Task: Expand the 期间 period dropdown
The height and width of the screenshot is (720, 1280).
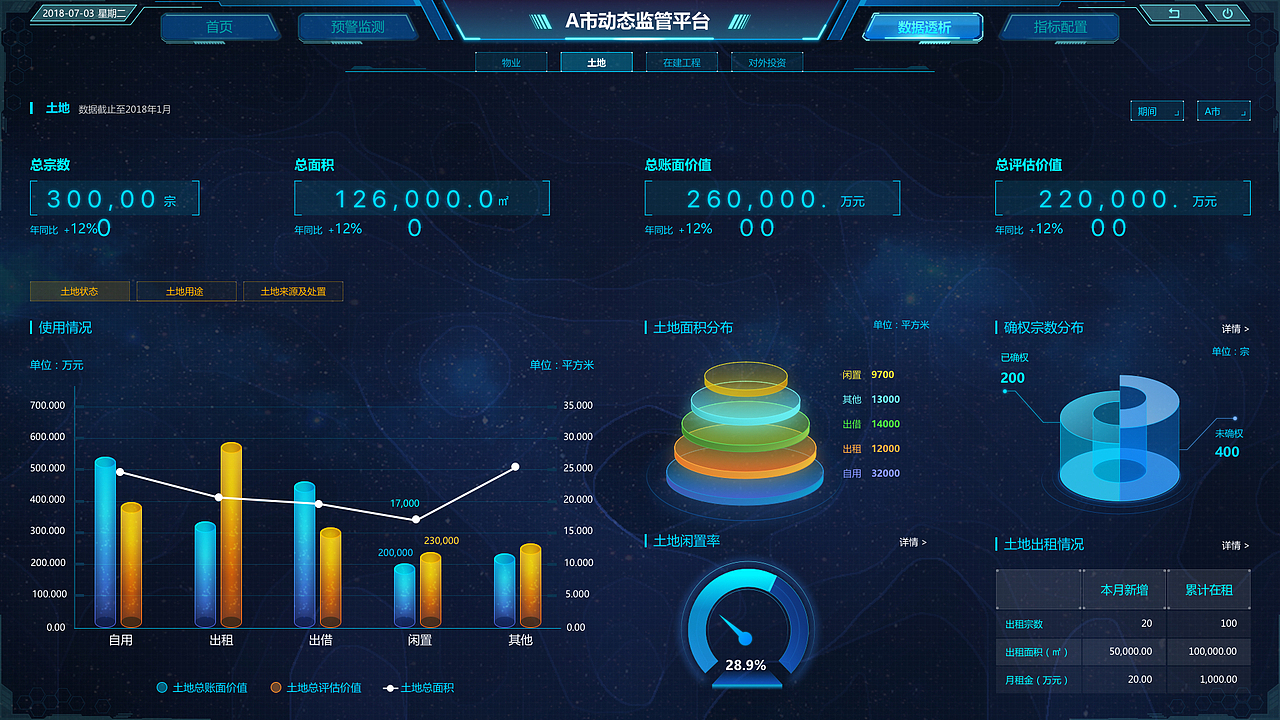Action: point(1157,111)
